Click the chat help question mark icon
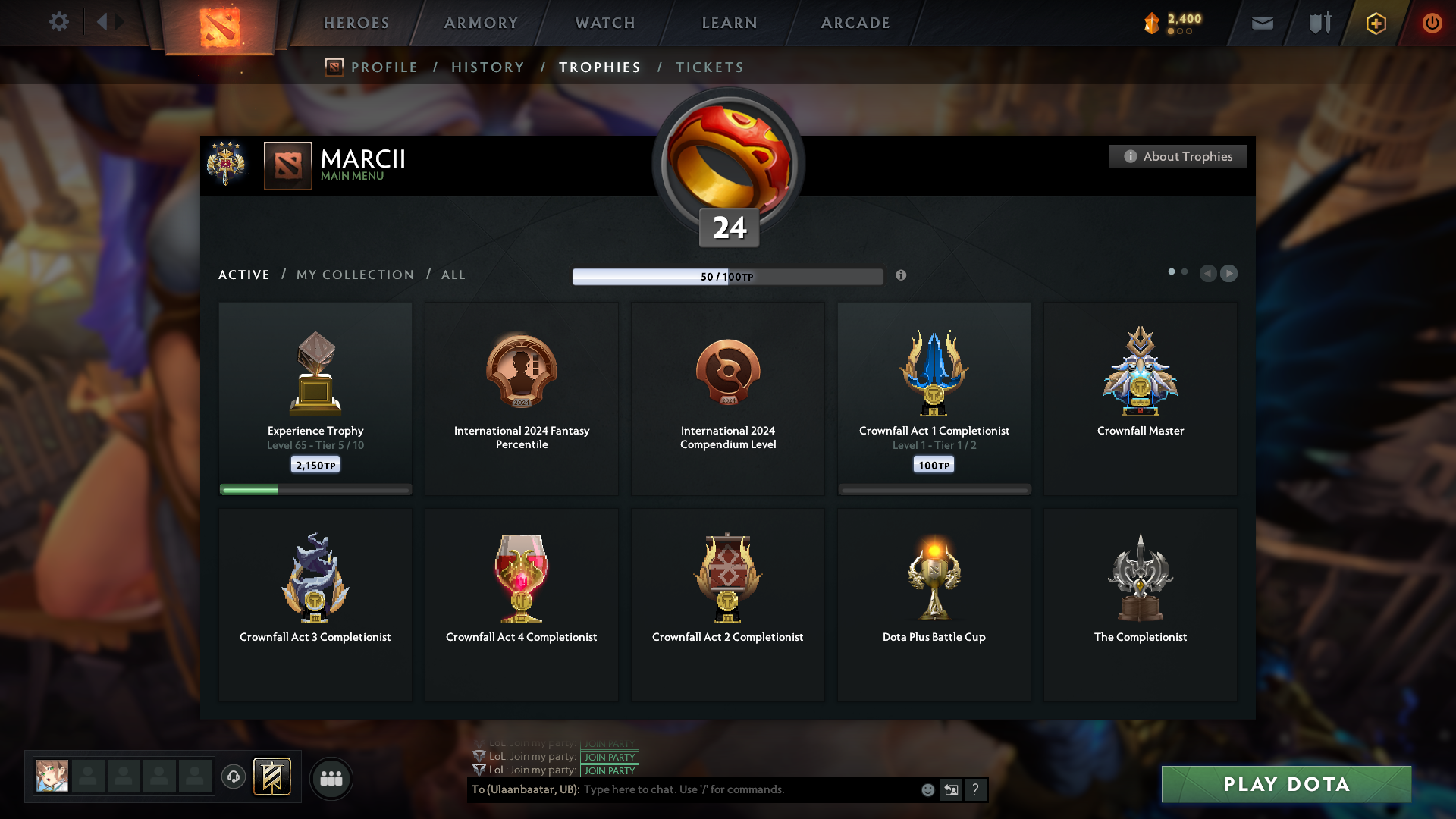 coord(976,789)
